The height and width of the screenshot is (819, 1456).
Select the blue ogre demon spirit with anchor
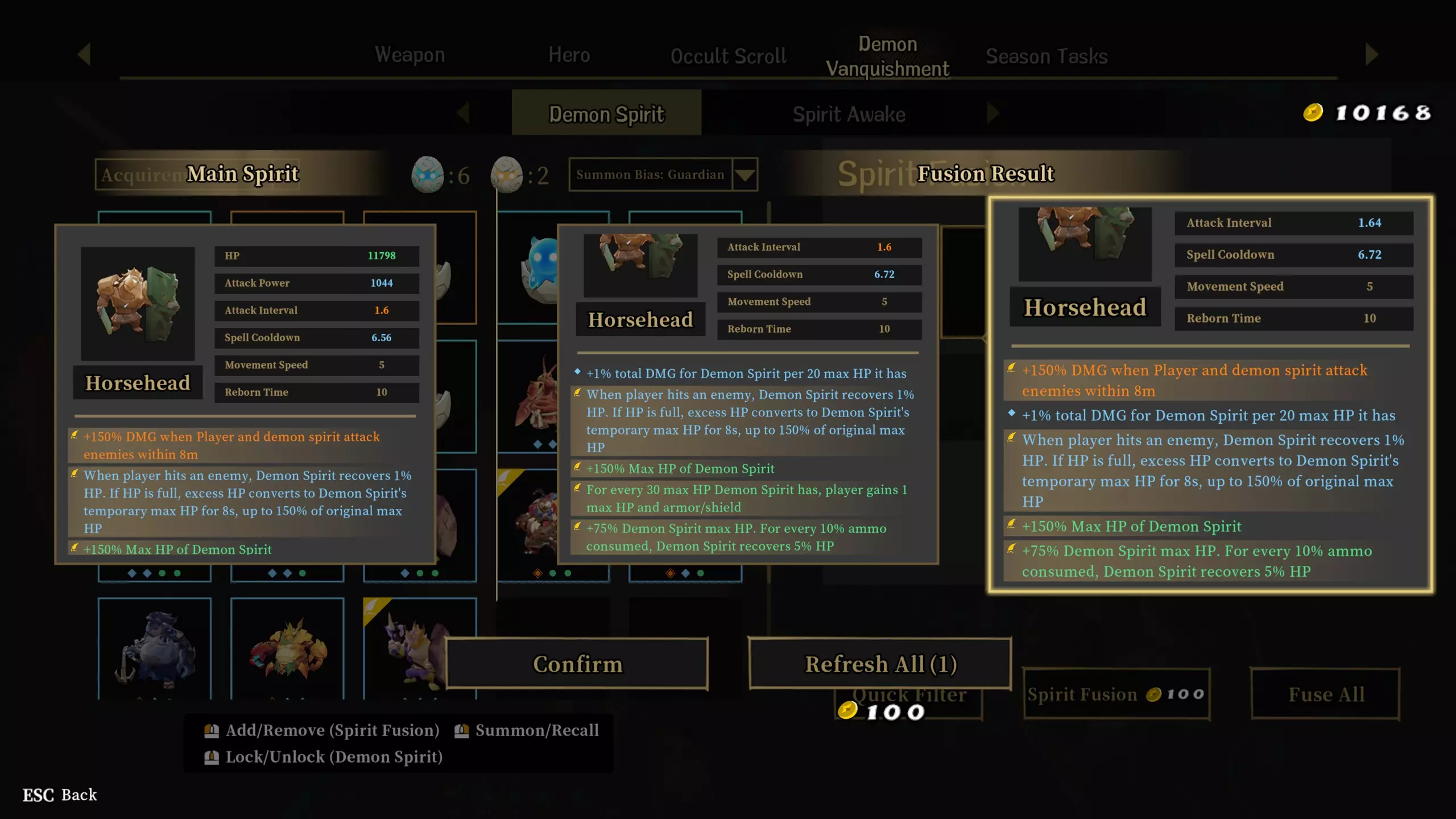[x=154, y=648]
